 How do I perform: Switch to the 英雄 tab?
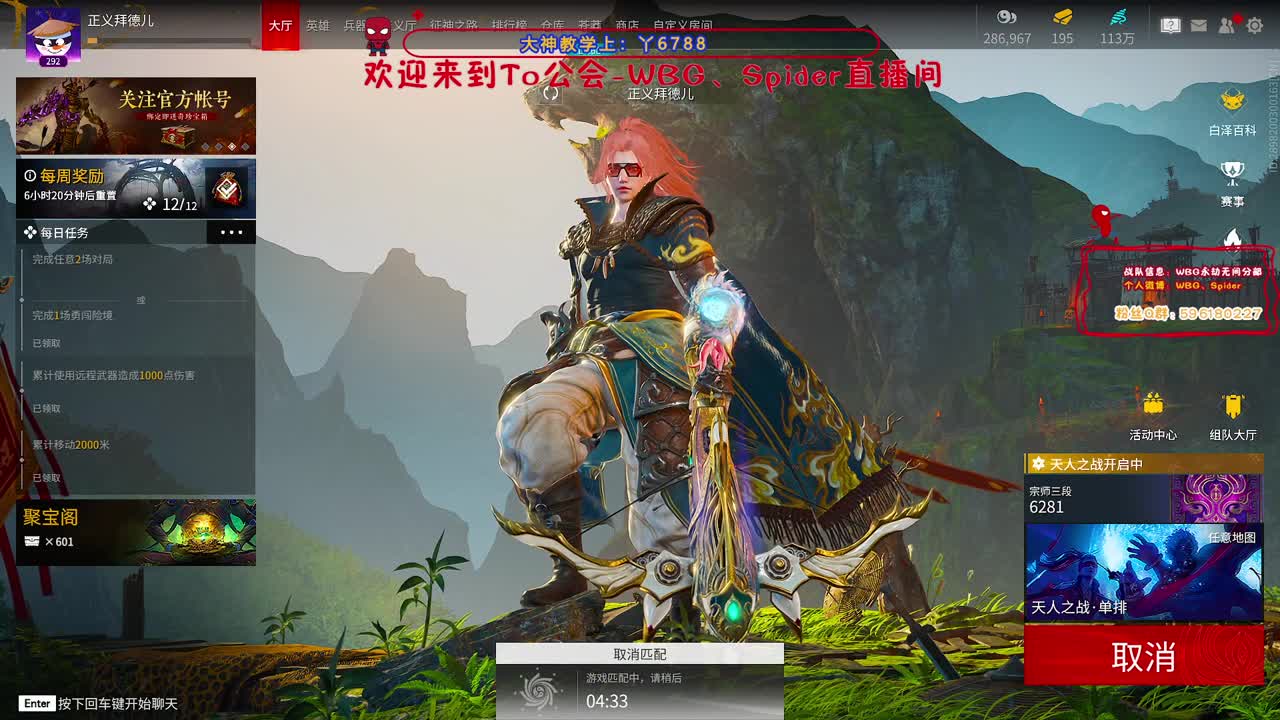pyautogui.click(x=318, y=27)
